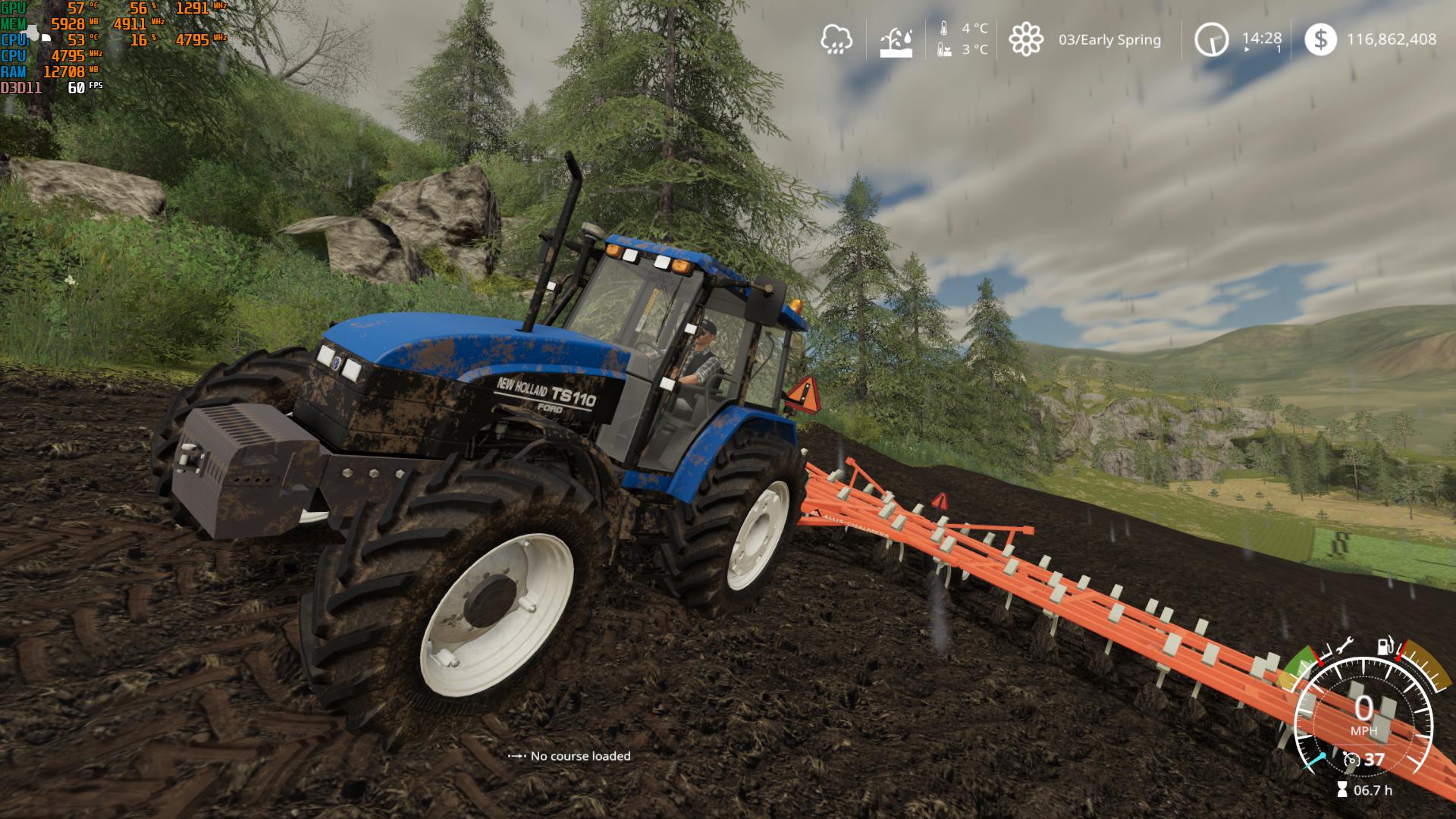
Task: Toggle the time acceleration arrow under the clock
Action: [x=1247, y=49]
